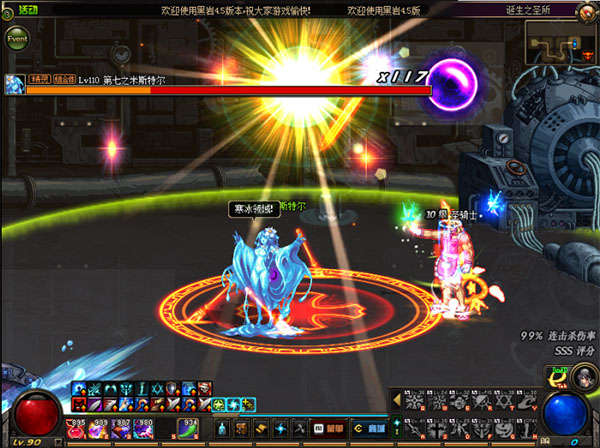Use the red HP potion (895)

coord(77,429)
